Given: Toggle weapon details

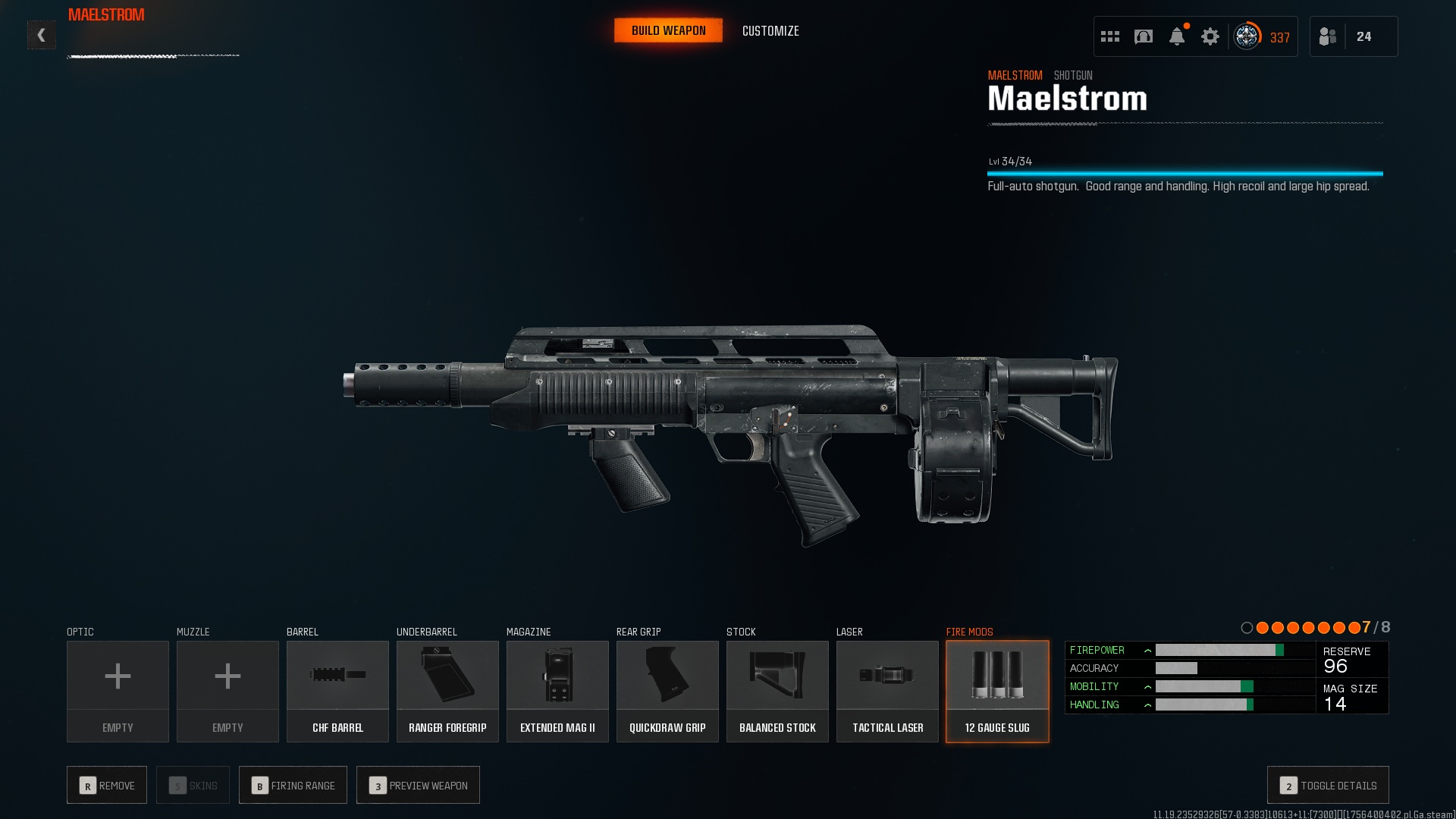Looking at the screenshot, I should click(1328, 785).
